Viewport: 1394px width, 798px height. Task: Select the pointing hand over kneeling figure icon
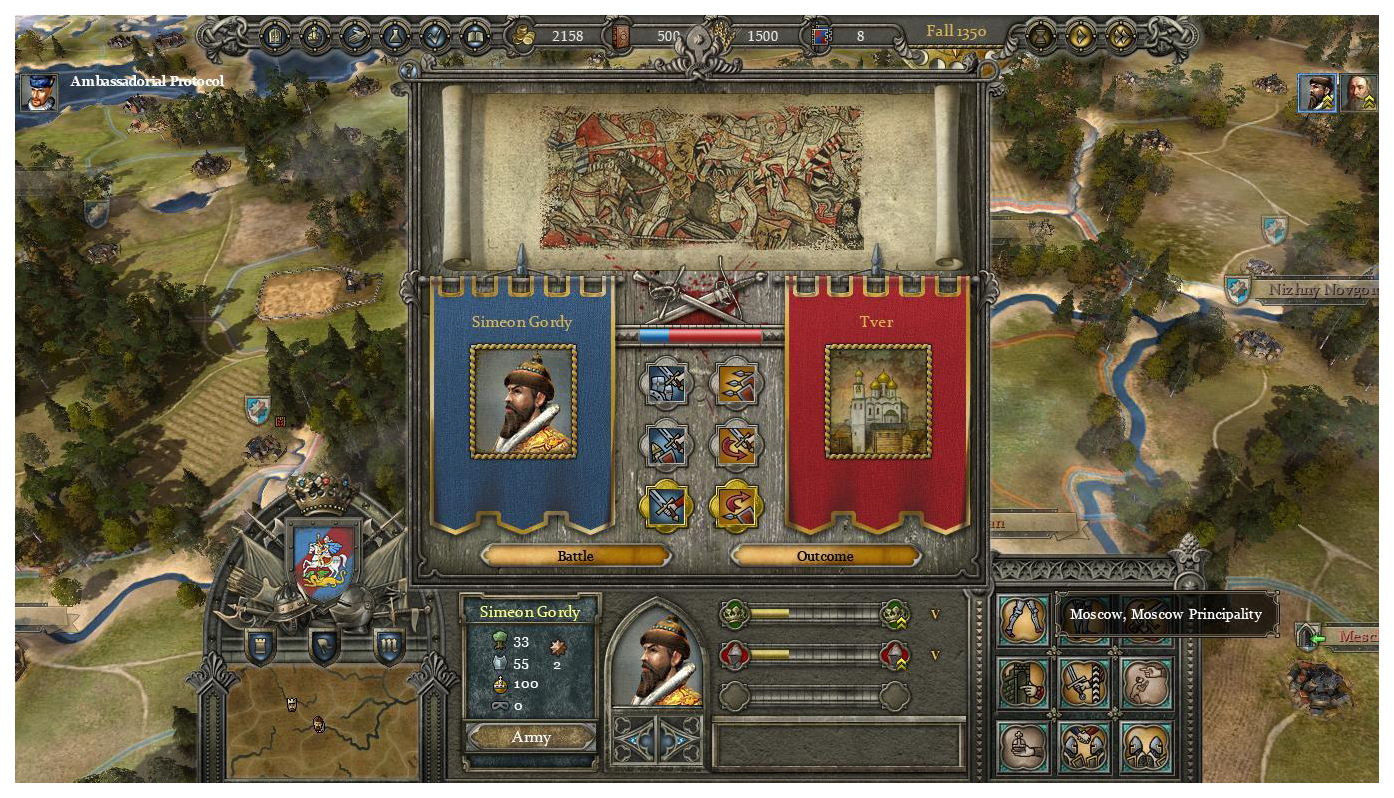coord(1146,684)
